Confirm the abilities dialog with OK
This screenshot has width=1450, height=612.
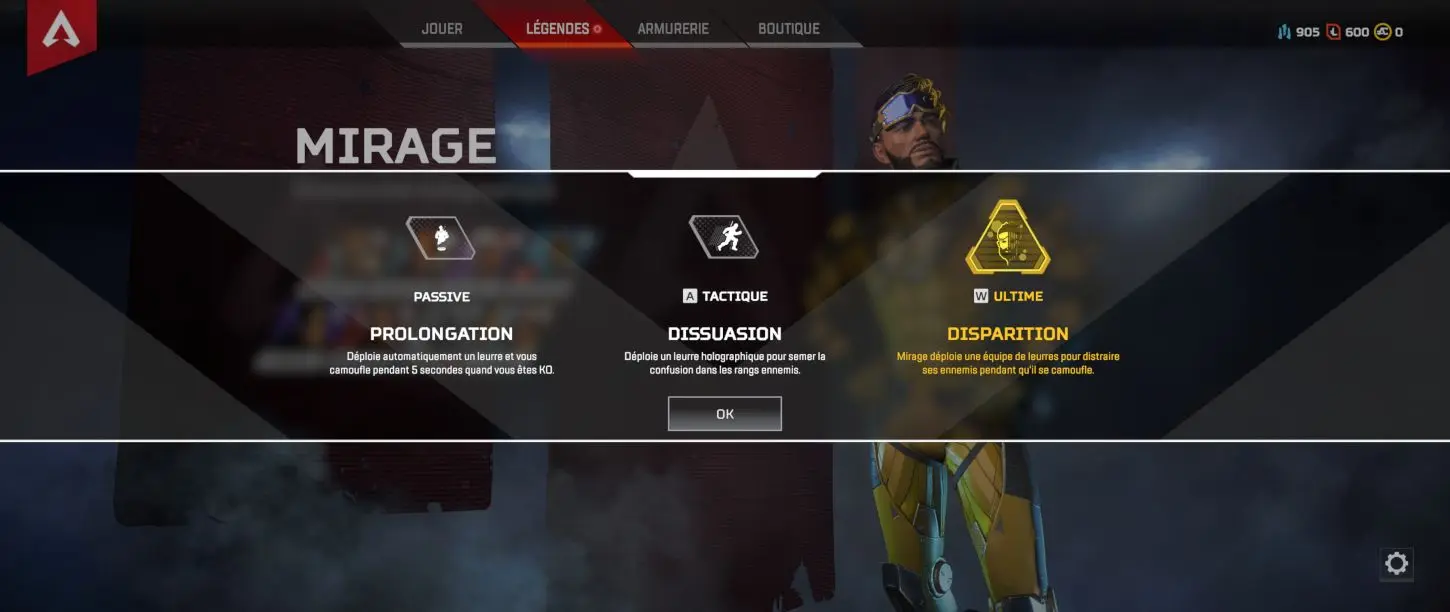pyautogui.click(x=724, y=414)
